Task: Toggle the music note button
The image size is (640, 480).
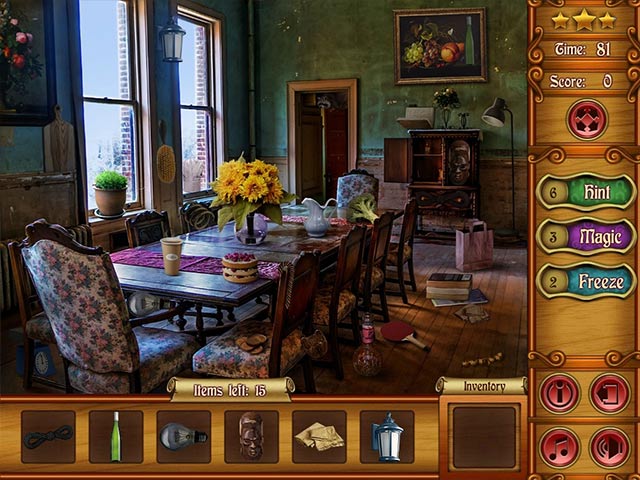Action: point(559,447)
